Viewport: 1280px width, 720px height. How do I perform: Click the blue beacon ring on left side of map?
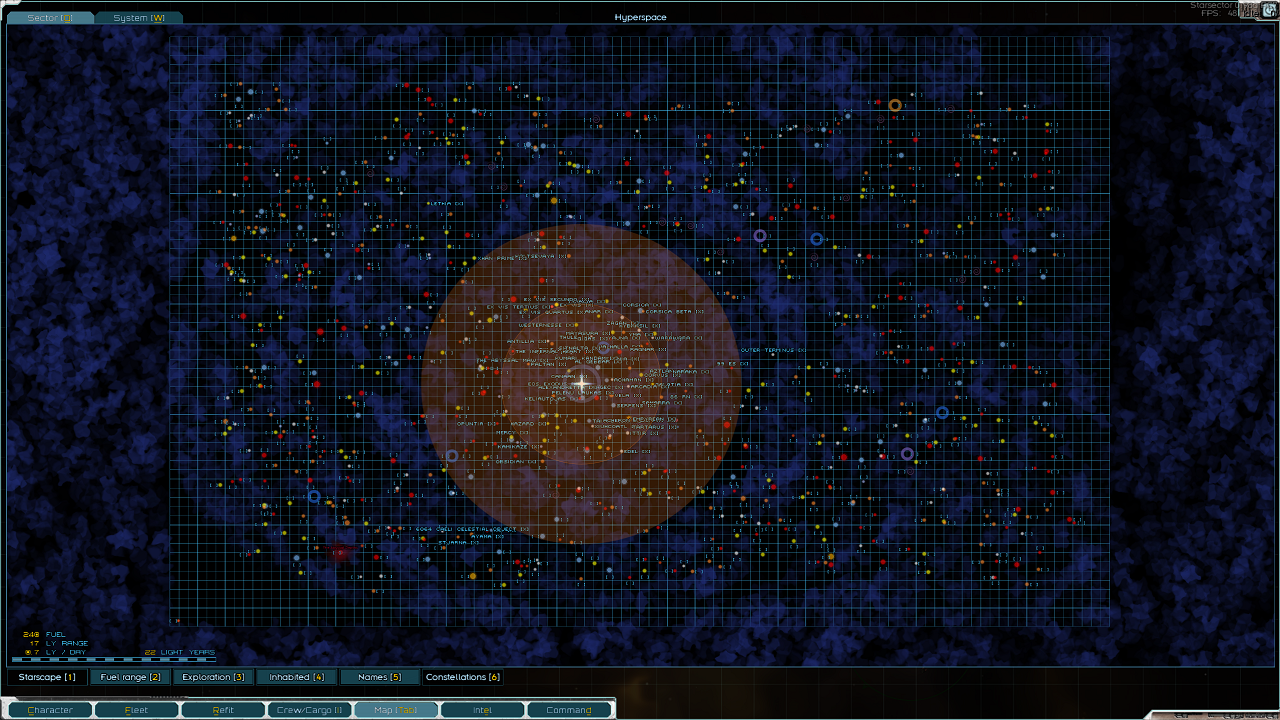(x=315, y=495)
